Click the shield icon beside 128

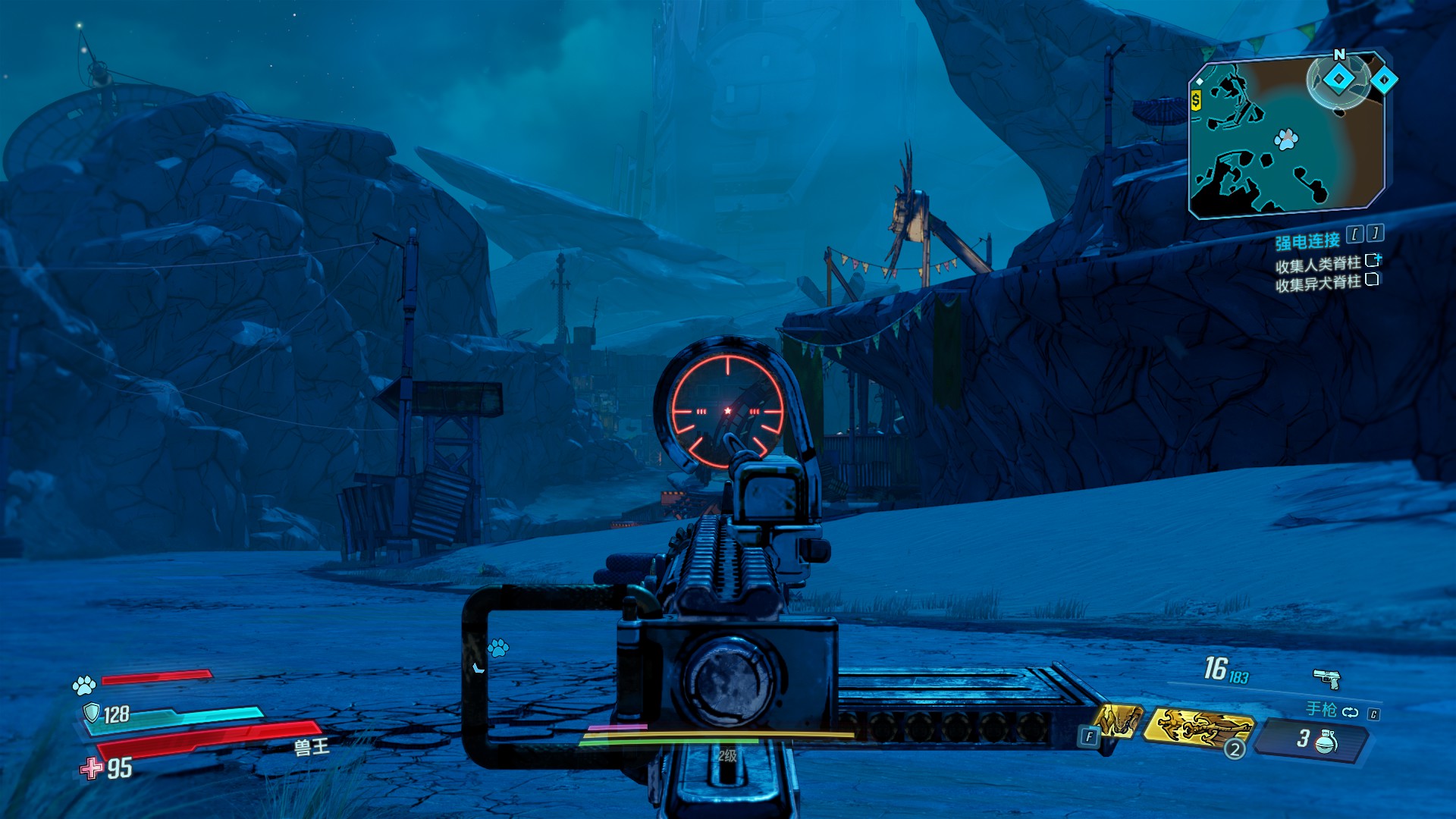tap(92, 713)
